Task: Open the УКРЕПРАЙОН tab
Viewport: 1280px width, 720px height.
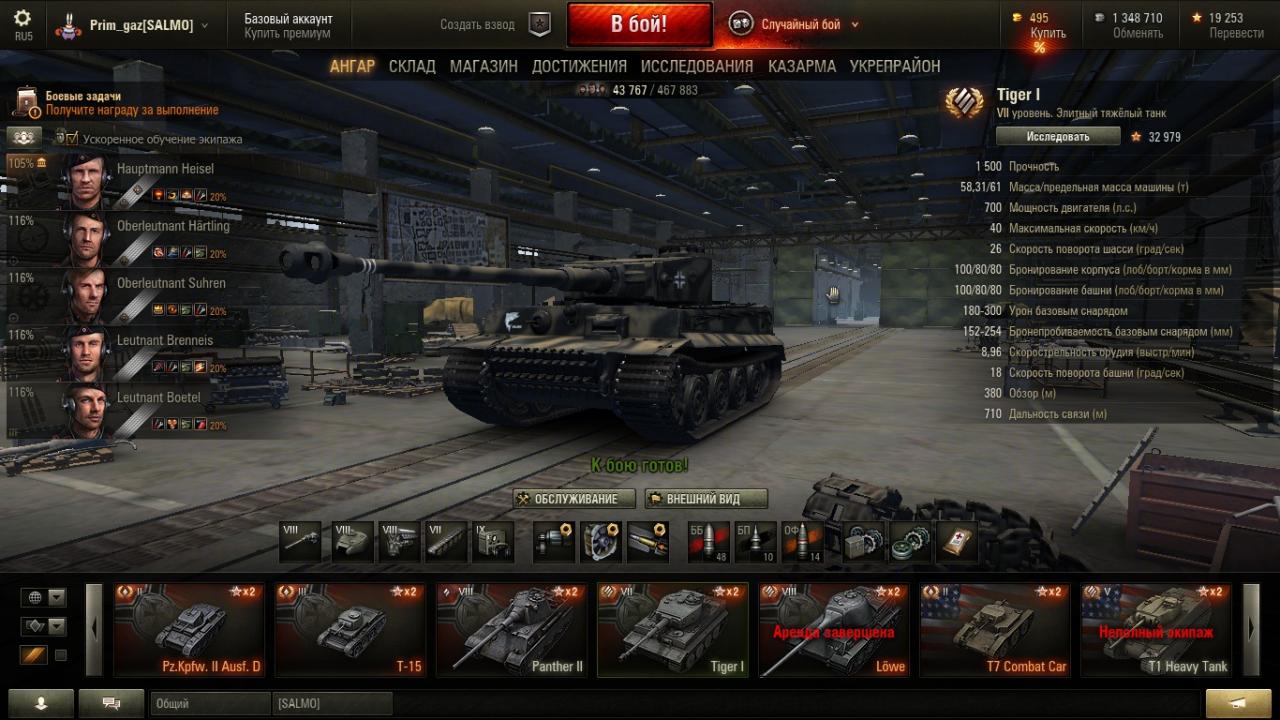Action: click(894, 66)
